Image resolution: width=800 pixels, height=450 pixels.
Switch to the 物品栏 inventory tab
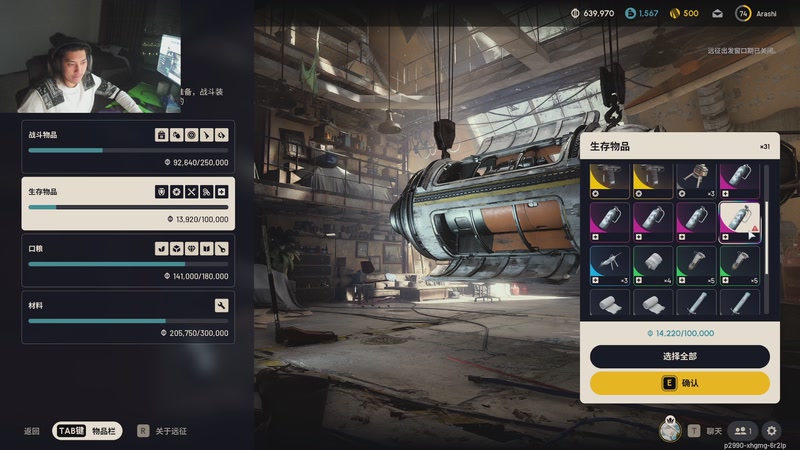88,431
